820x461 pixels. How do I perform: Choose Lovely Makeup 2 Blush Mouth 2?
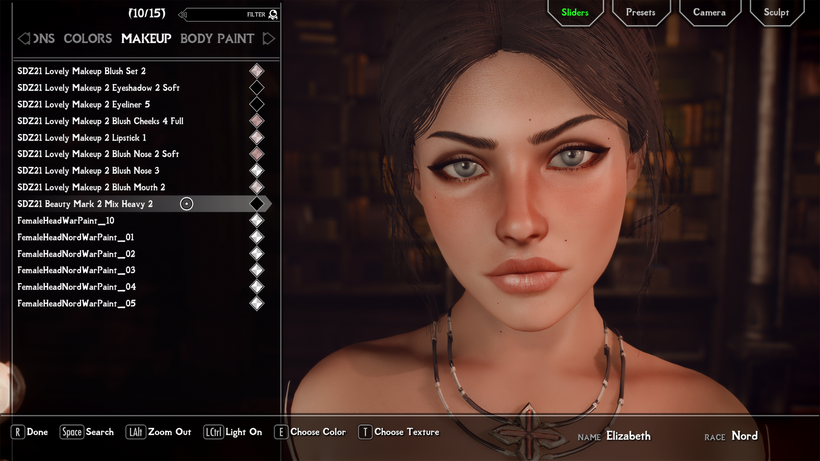pyautogui.click(x=91, y=187)
